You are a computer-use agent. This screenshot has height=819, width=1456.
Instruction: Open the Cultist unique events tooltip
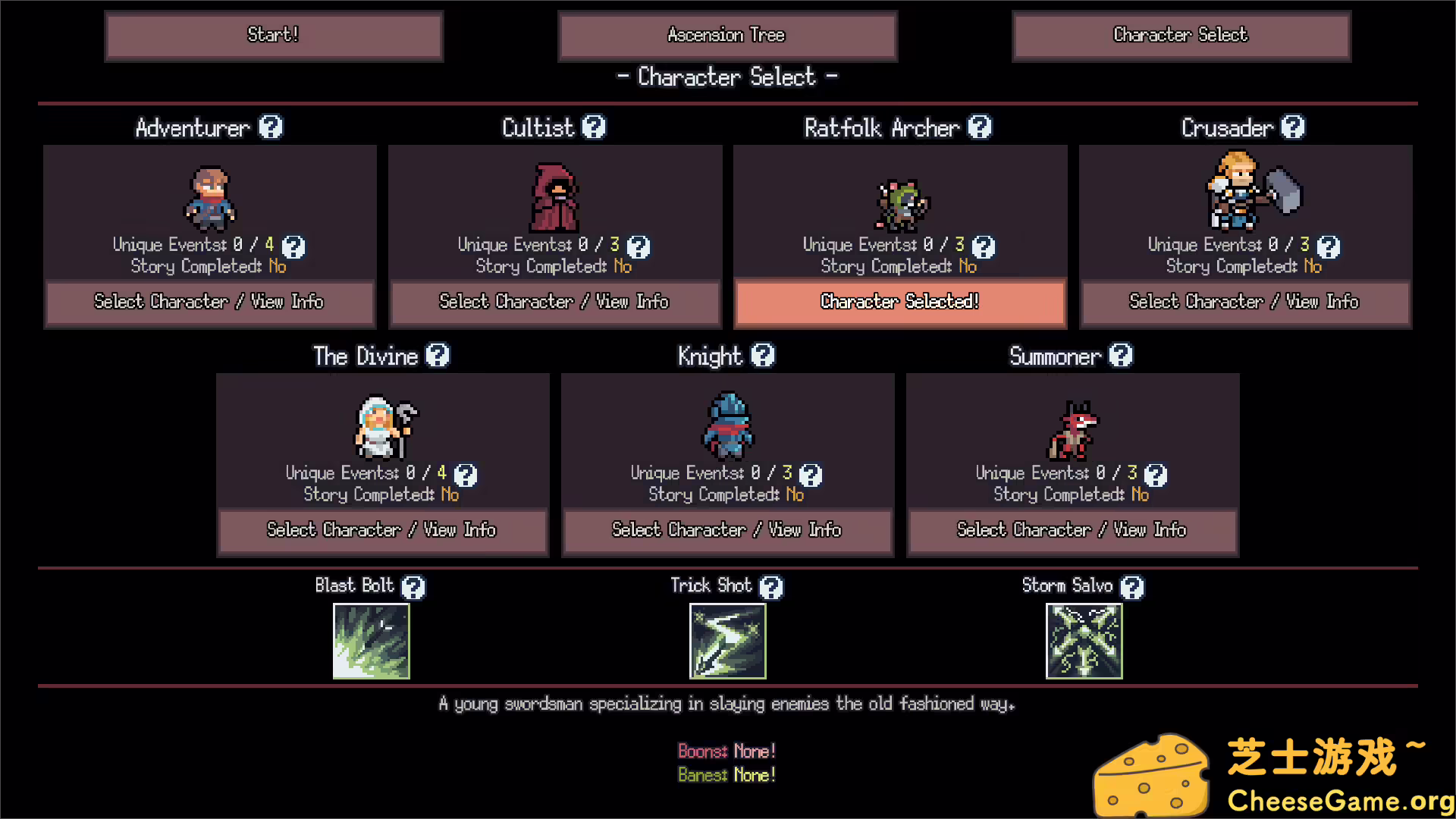click(639, 246)
